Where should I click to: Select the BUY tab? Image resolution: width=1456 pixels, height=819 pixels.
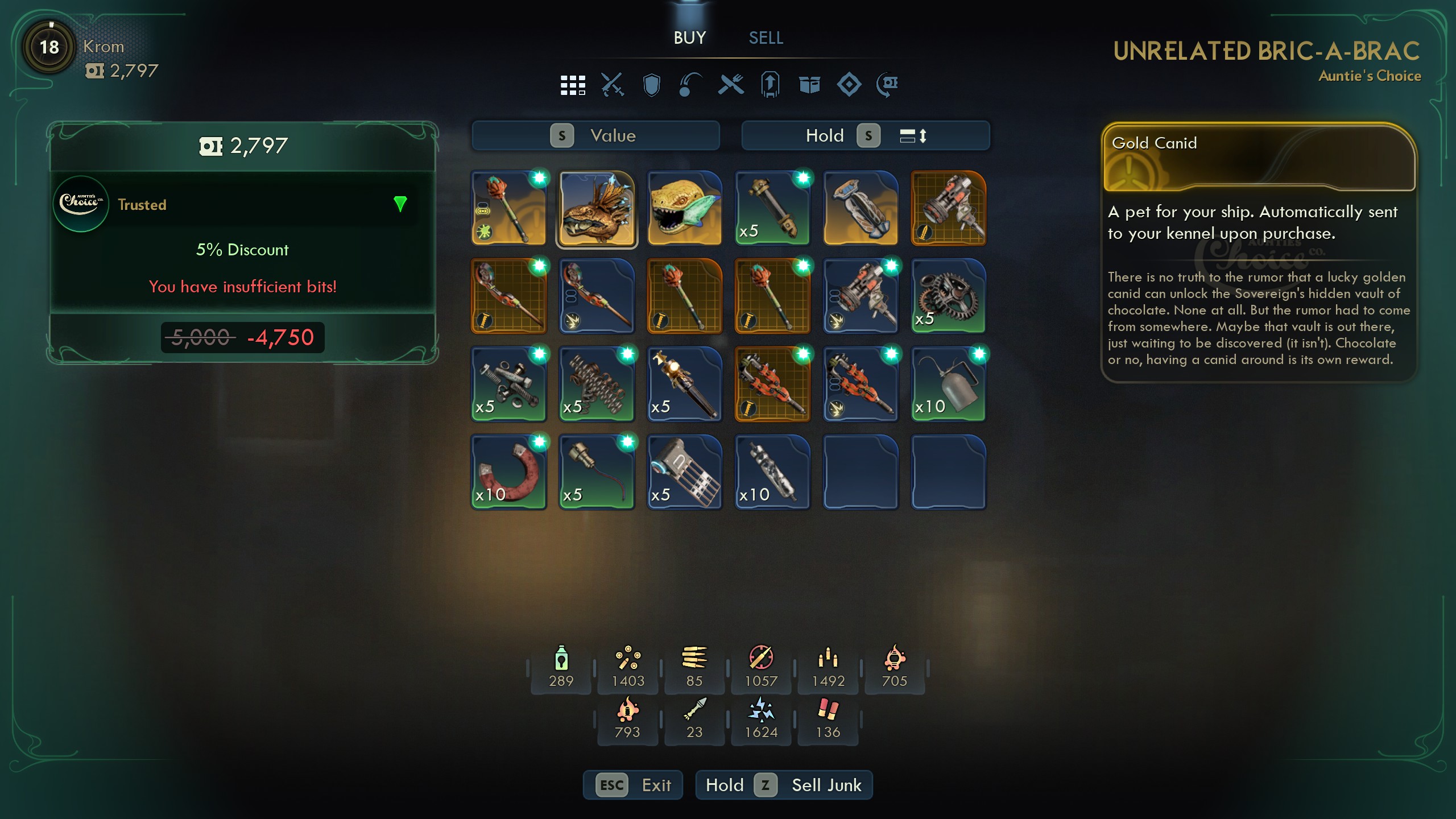coord(689,38)
